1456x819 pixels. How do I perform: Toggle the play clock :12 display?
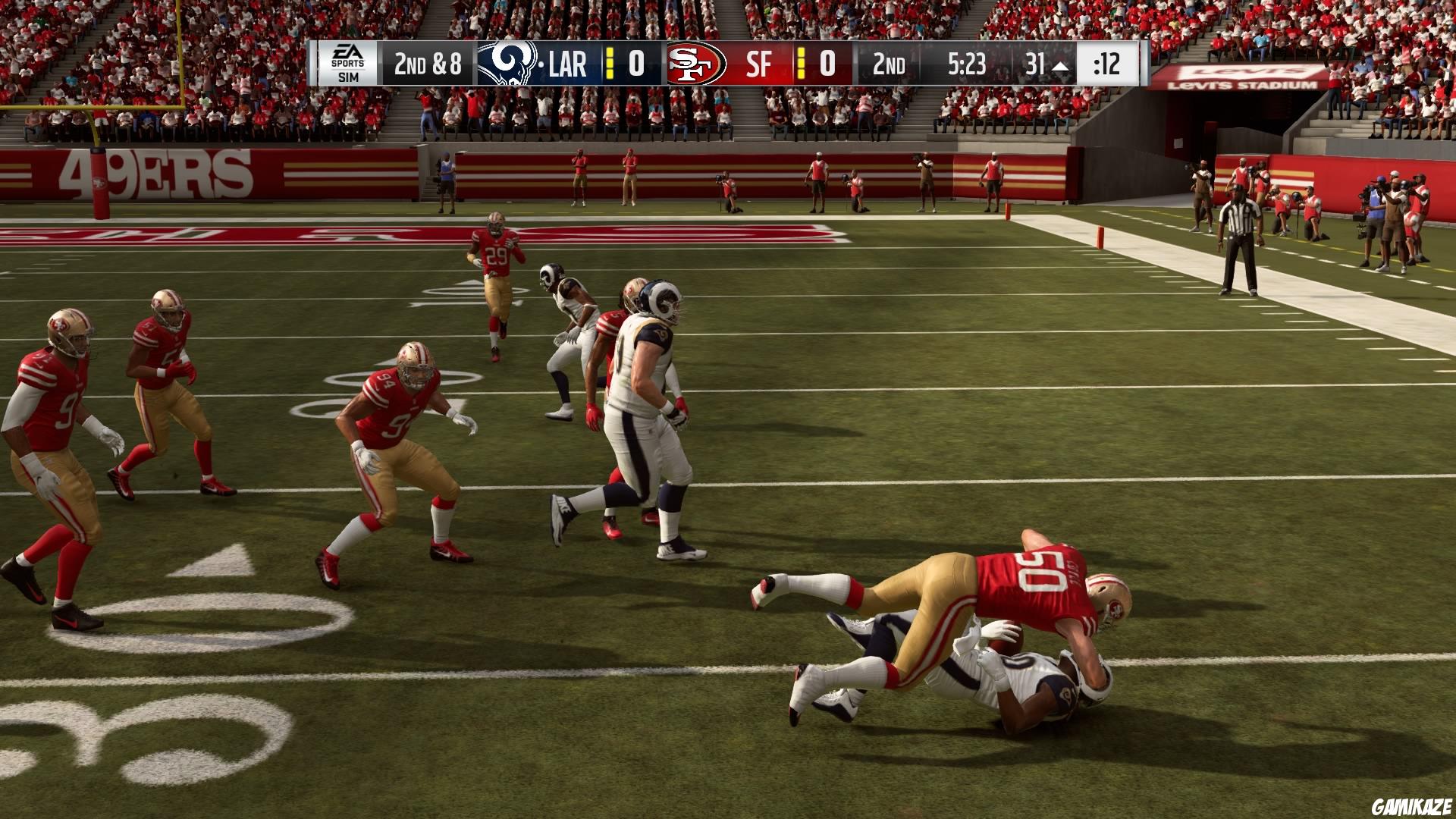pyautogui.click(x=1107, y=64)
